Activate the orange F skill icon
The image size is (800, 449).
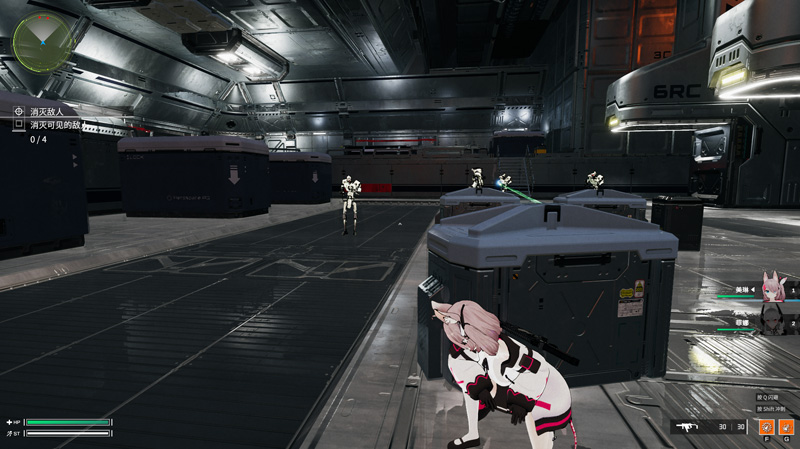click(x=766, y=427)
